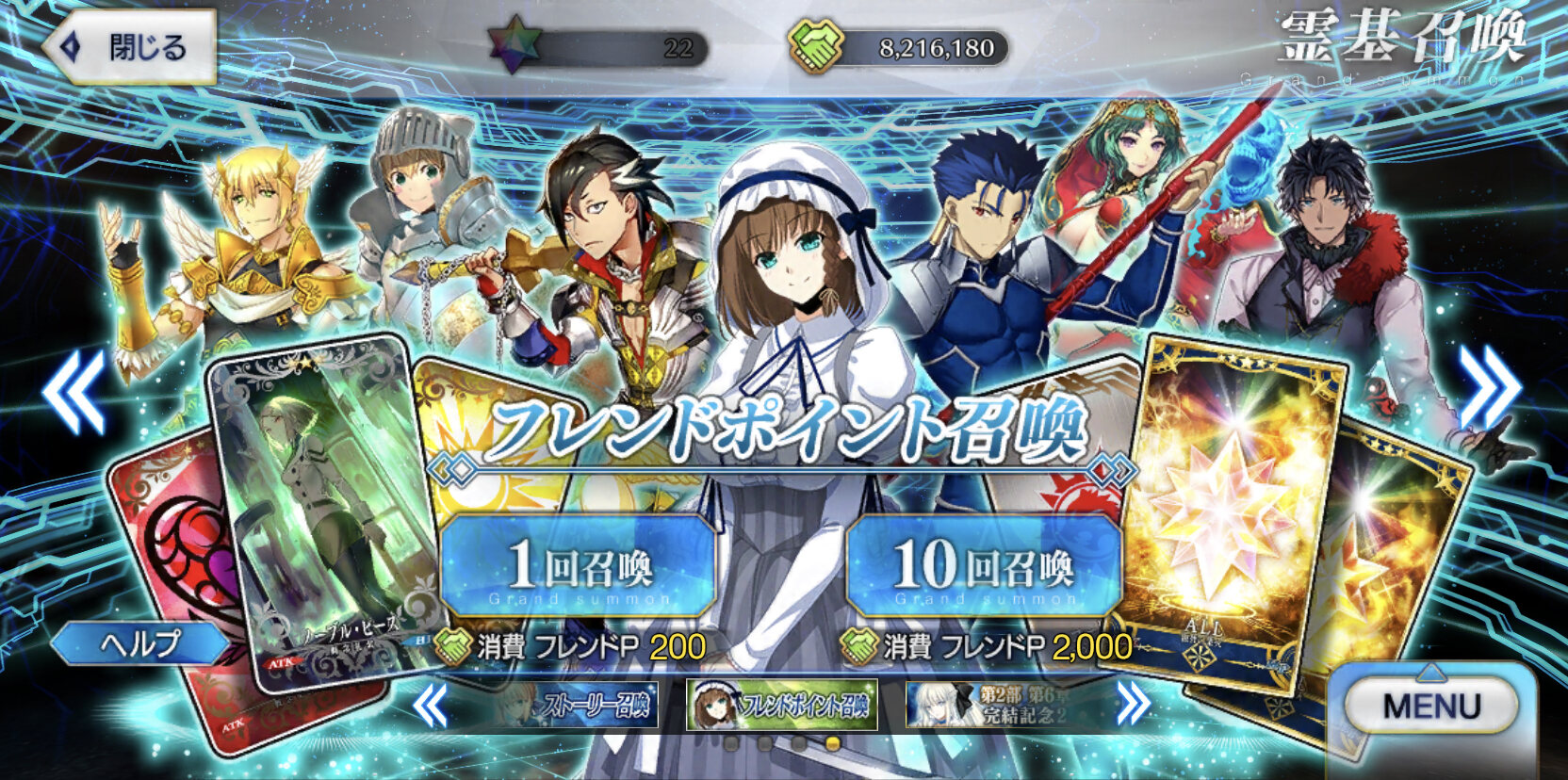Perform a 1回召喚 single summon

click(579, 565)
